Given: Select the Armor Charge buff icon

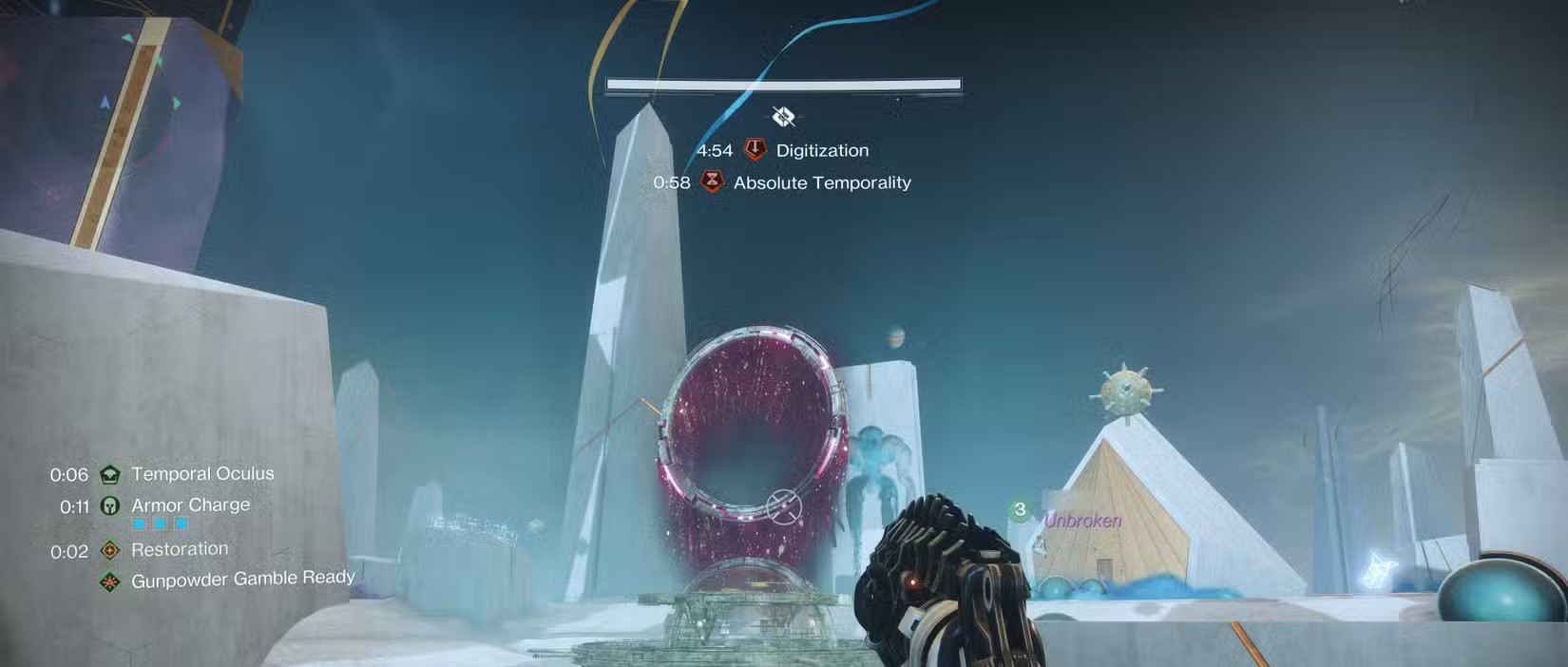Looking at the screenshot, I should pyautogui.click(x=110, y=505).
